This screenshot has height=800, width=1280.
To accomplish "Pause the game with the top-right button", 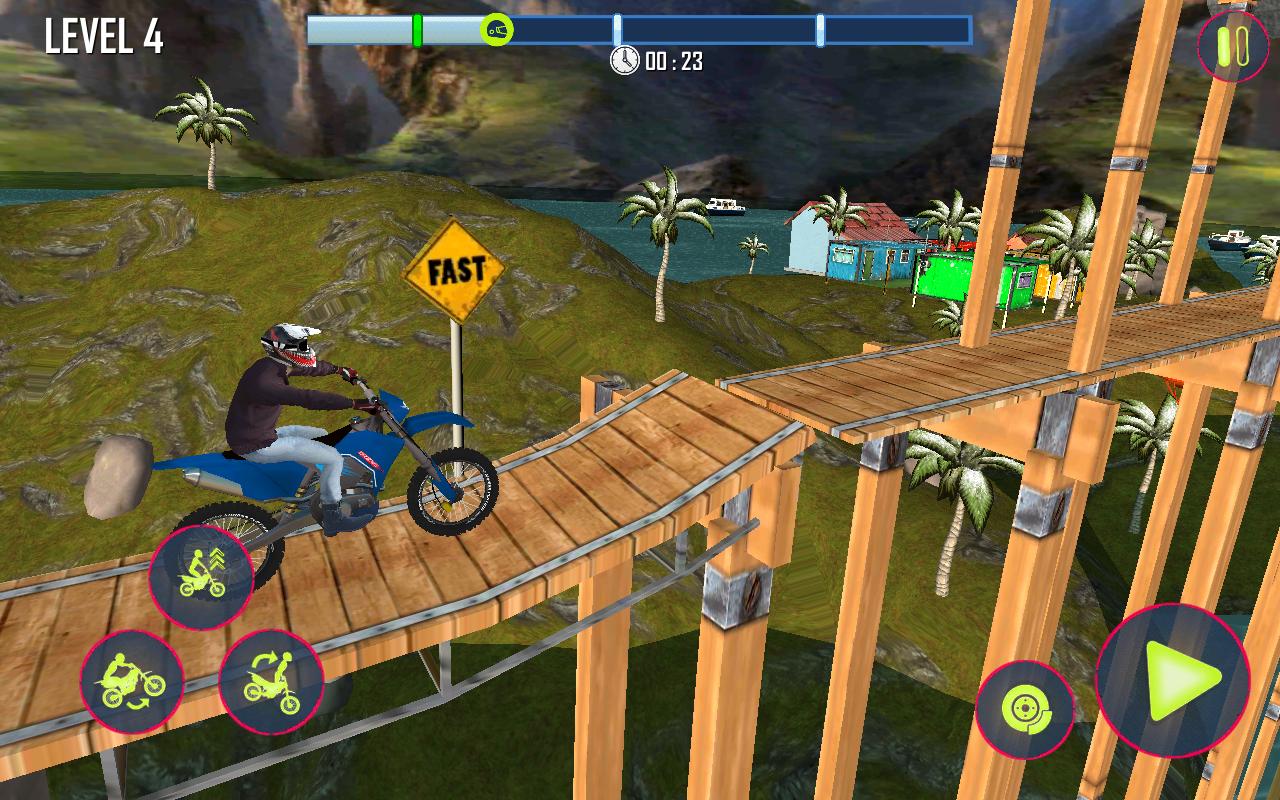I will [1233, 45].
